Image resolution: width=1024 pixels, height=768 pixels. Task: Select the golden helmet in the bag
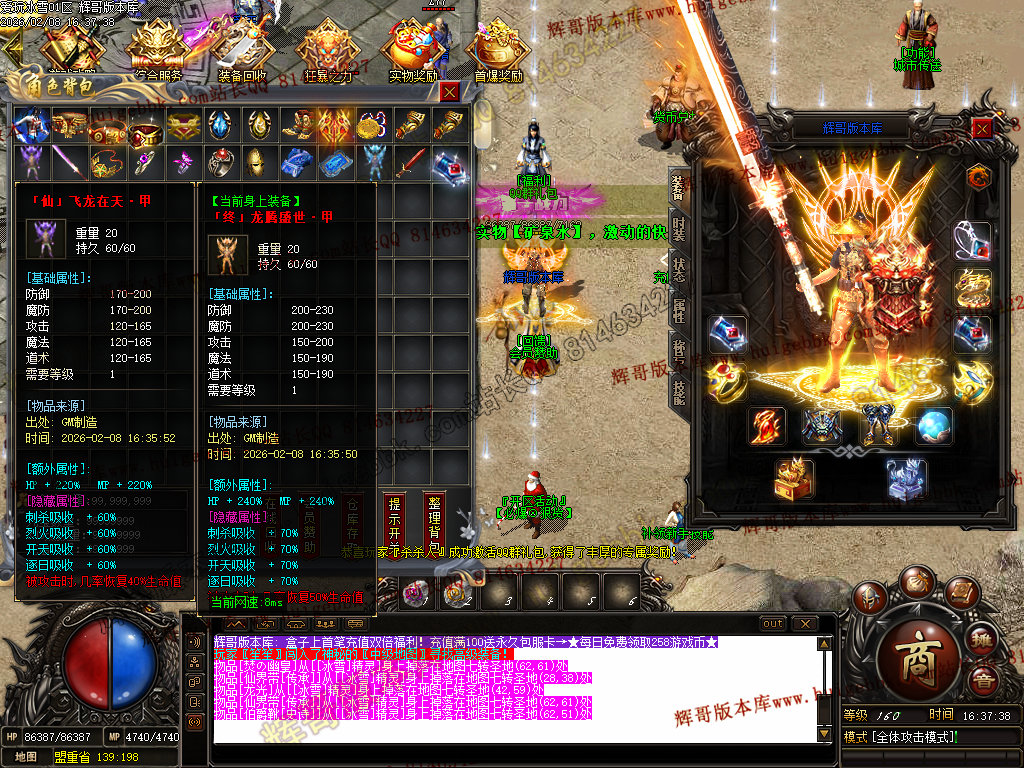point(256,160)
